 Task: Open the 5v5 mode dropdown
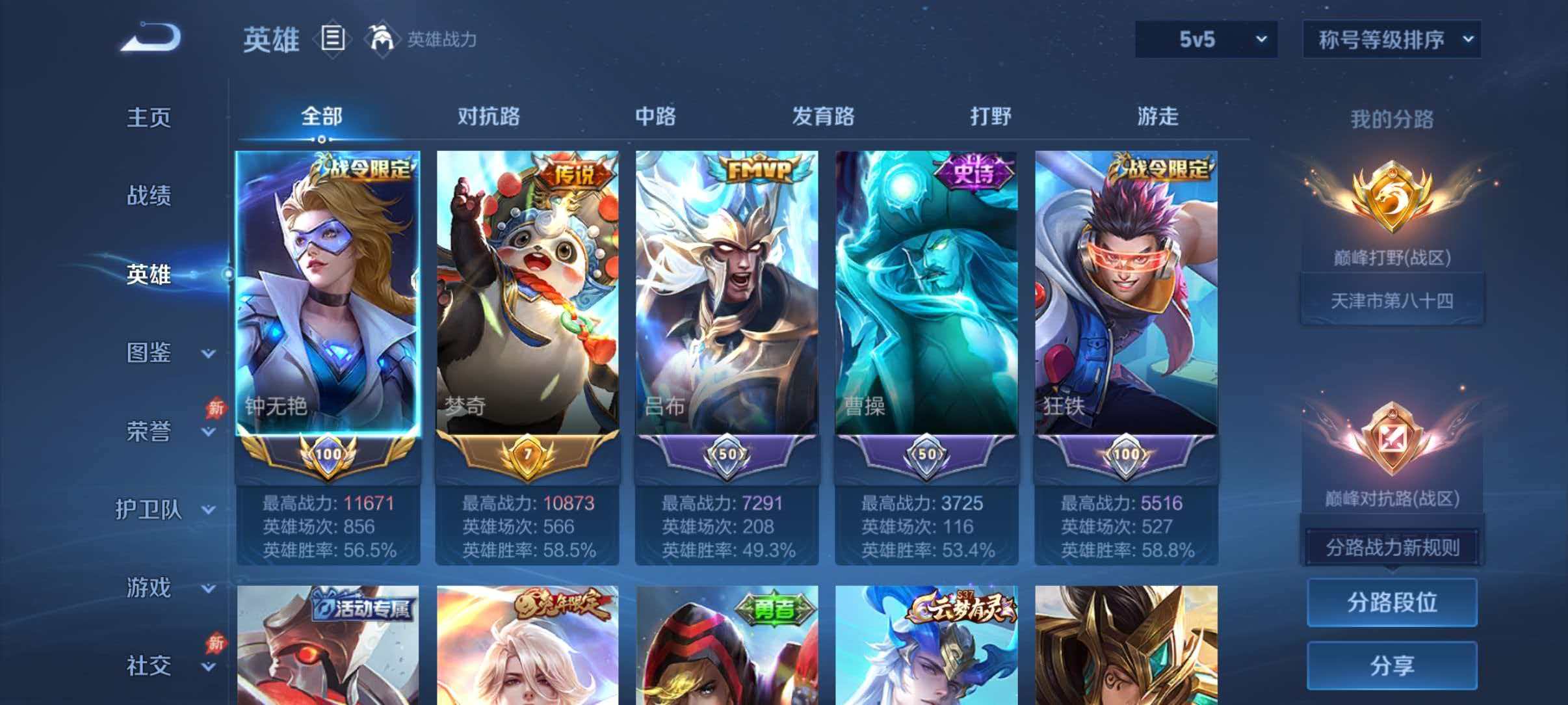pyautogui.click(x=1206, y=39)
